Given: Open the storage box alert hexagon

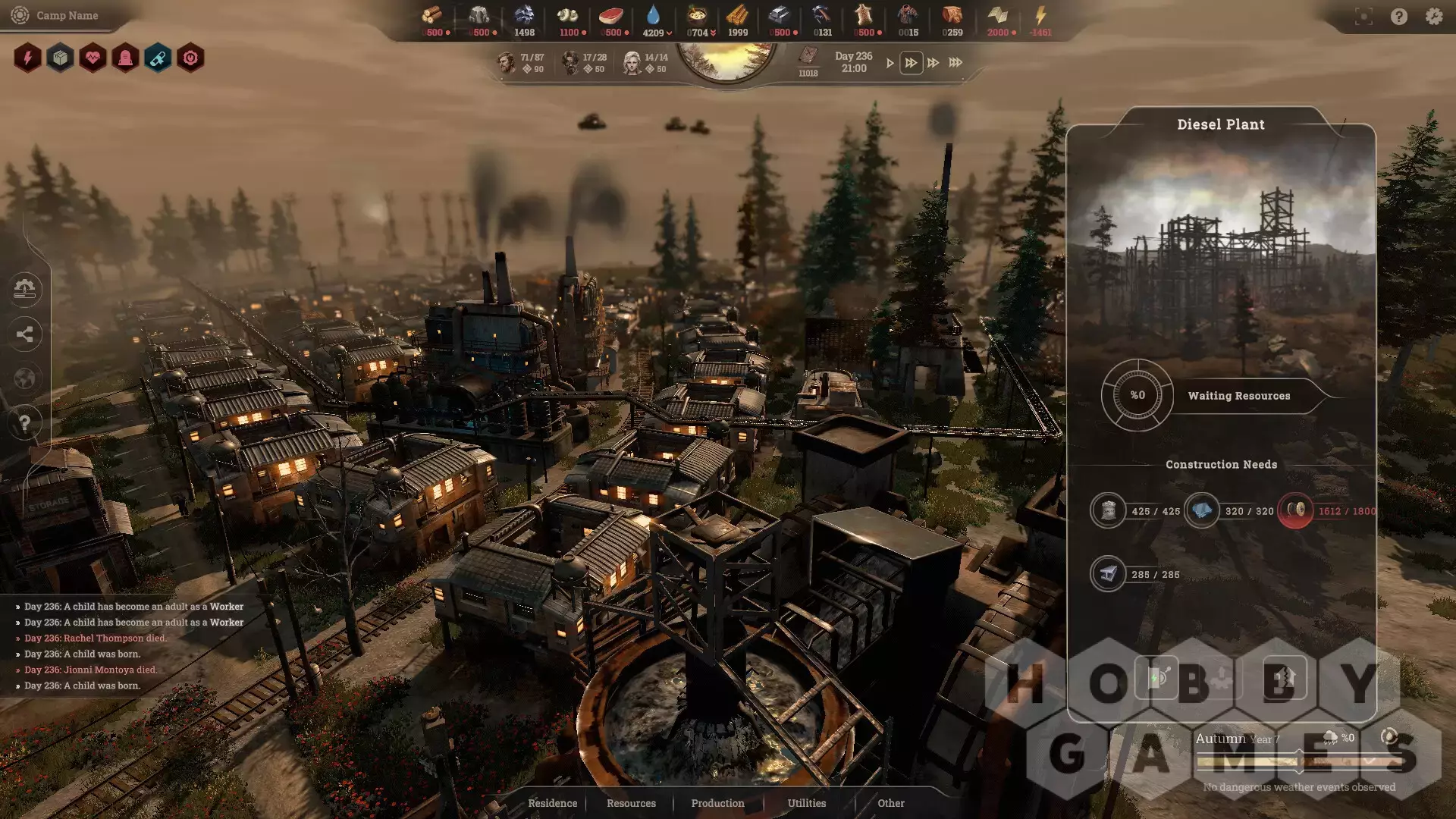Looking at the screenshot, I should pyautogui.click(x=60, y=58).
